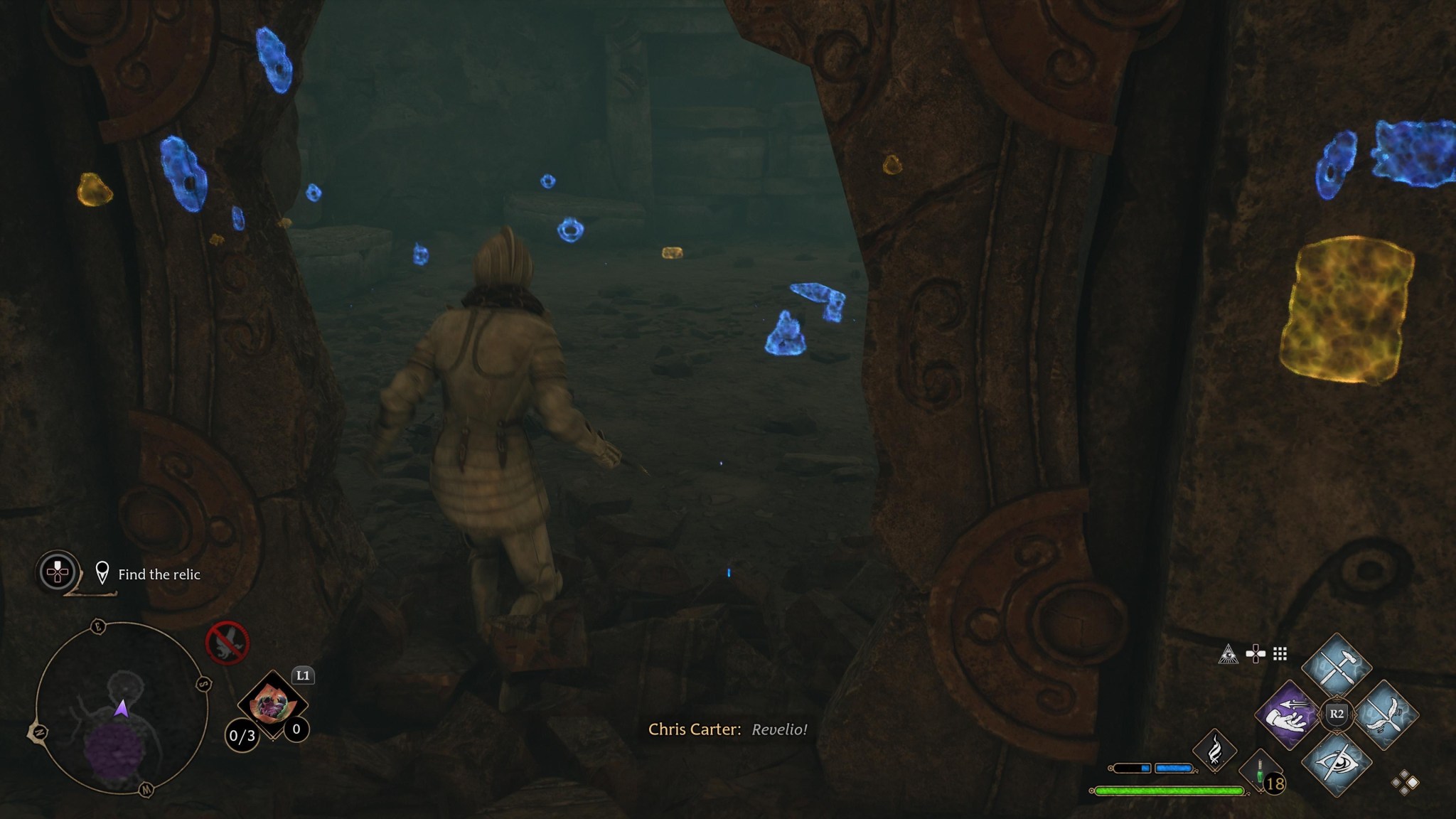The height and width of the screenshot is (819, 1456).
Task: Click the Find the relic quest objective
Action: [159, 575]
